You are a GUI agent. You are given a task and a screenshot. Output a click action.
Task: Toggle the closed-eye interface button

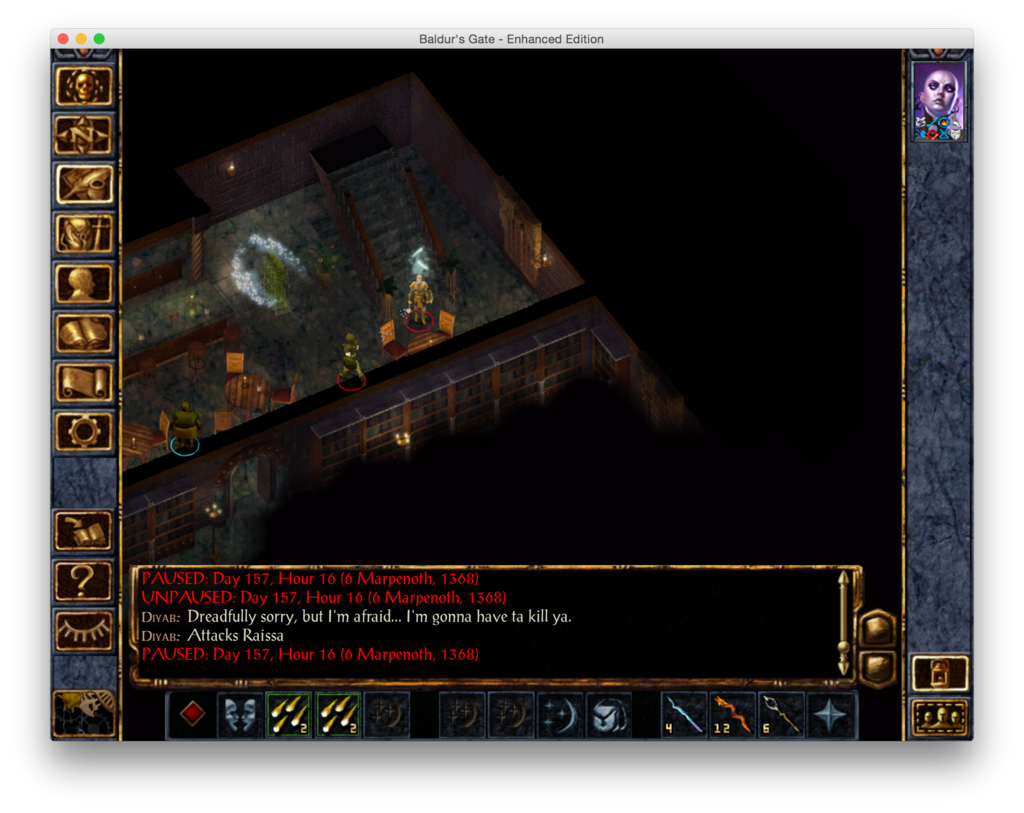coord(84,628)
